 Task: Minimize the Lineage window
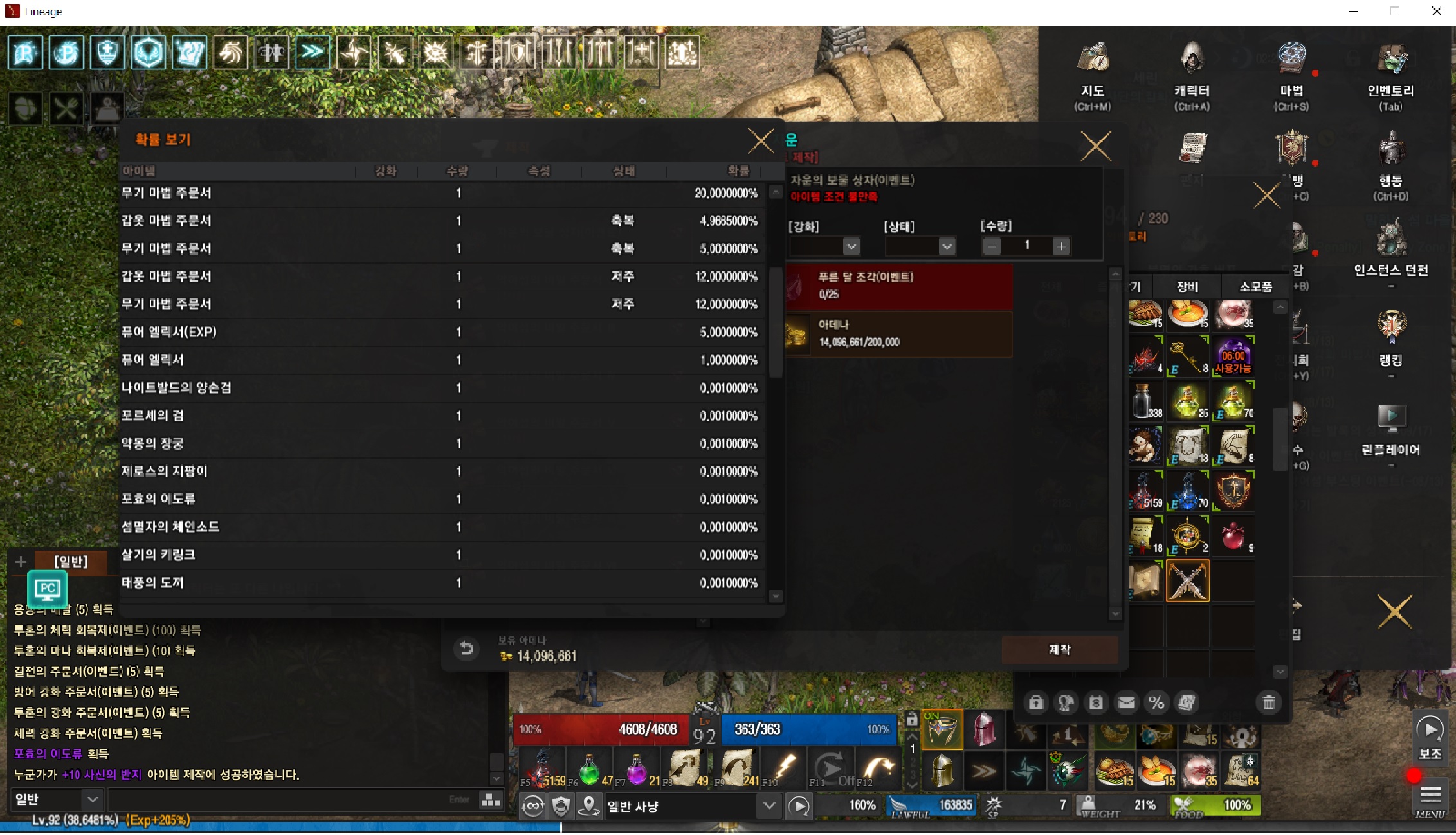[x=1353, y=12]
